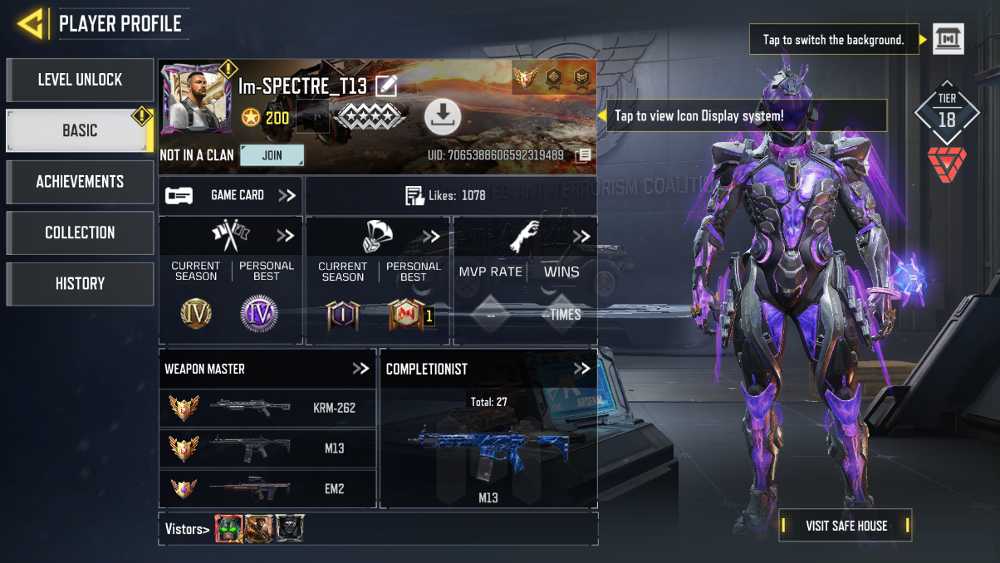This screenshot has width=1000, height=563.
Task: Edit the player name with pencil icon
Action: click(386, 87)
